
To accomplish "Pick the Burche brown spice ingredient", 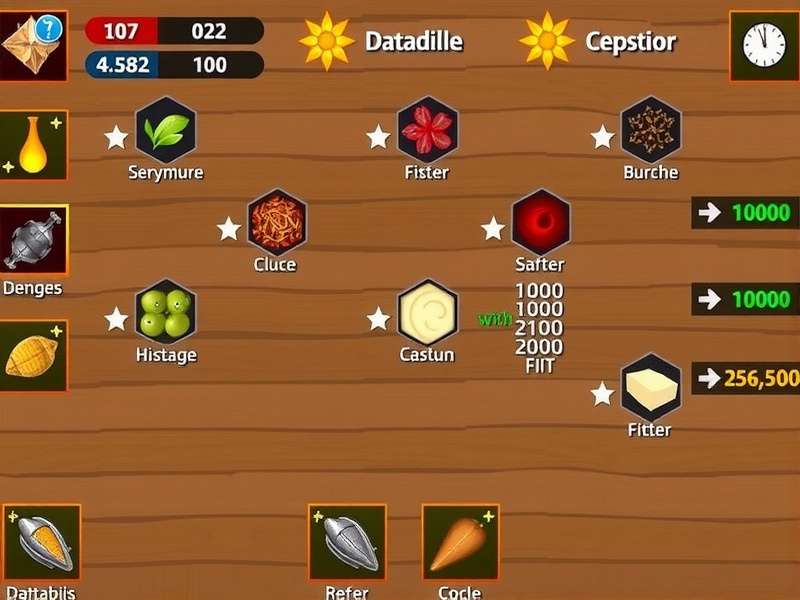I will point(651,131).
